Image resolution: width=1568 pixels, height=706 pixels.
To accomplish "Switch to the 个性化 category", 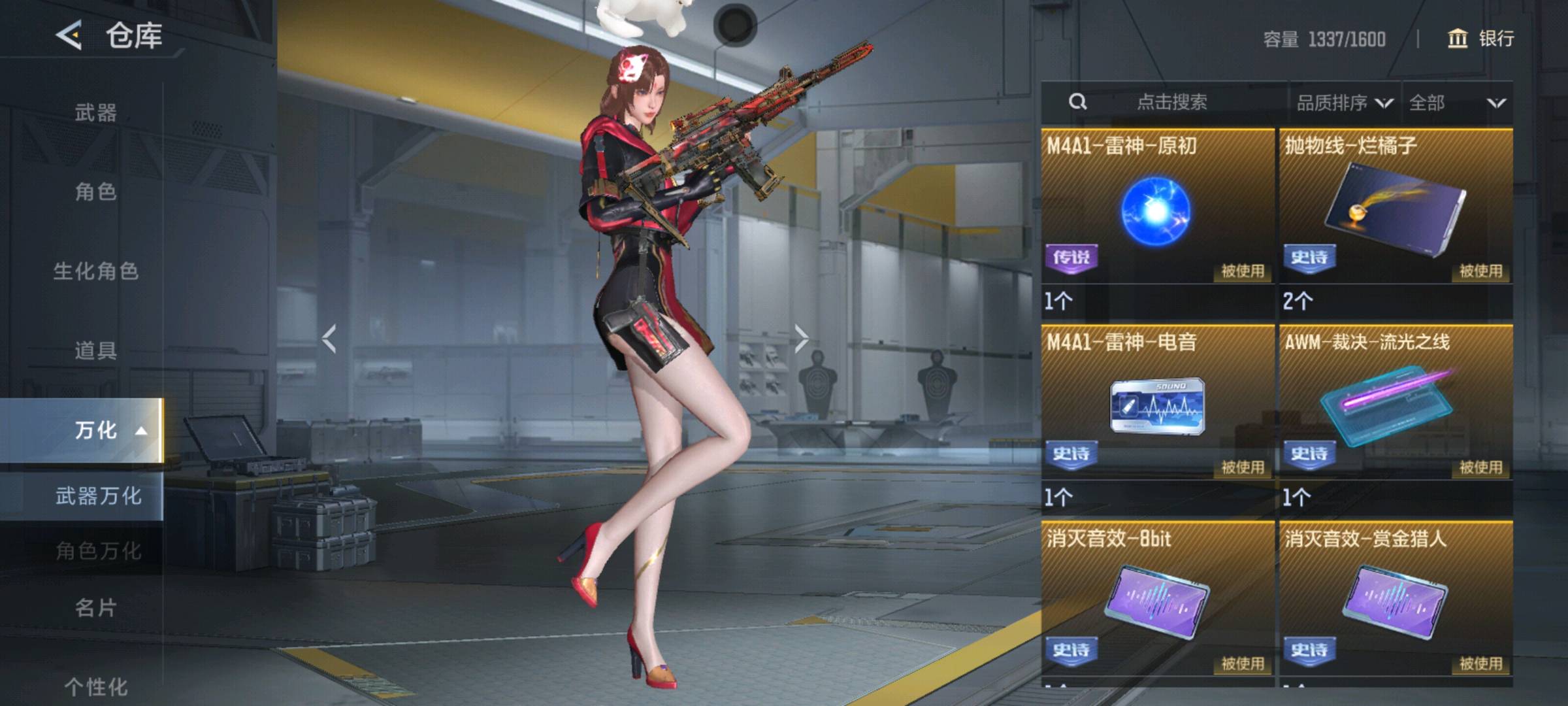I will [95, 686].
